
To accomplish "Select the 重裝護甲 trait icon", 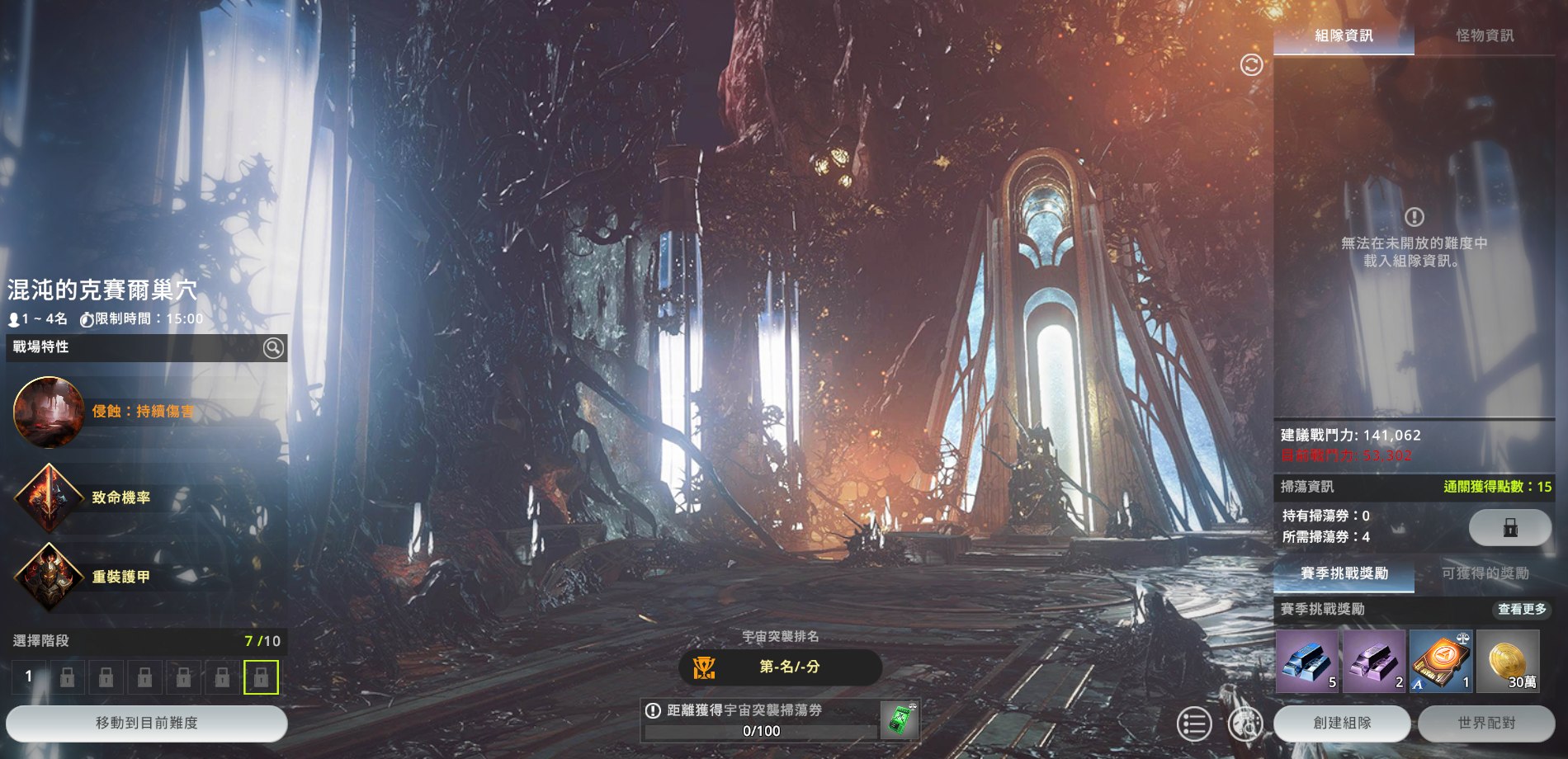I will click(x=49, y=577).
